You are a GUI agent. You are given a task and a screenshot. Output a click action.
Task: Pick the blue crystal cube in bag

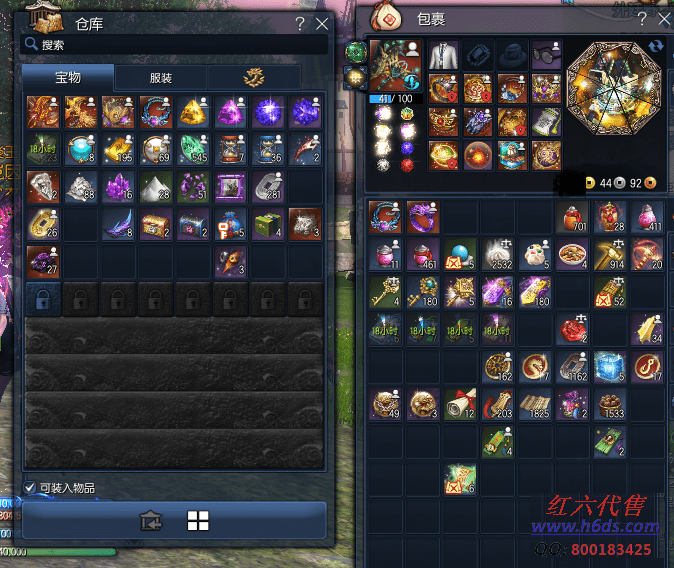tap(609, 366)
